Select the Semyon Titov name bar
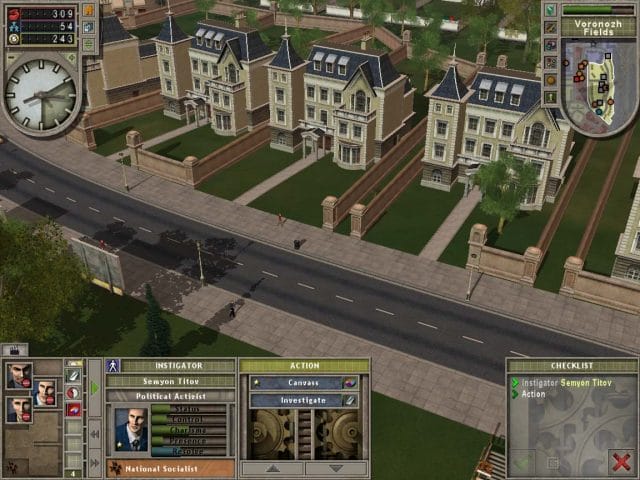Screen dimensions: 640x480 click(x=170, y=381)
